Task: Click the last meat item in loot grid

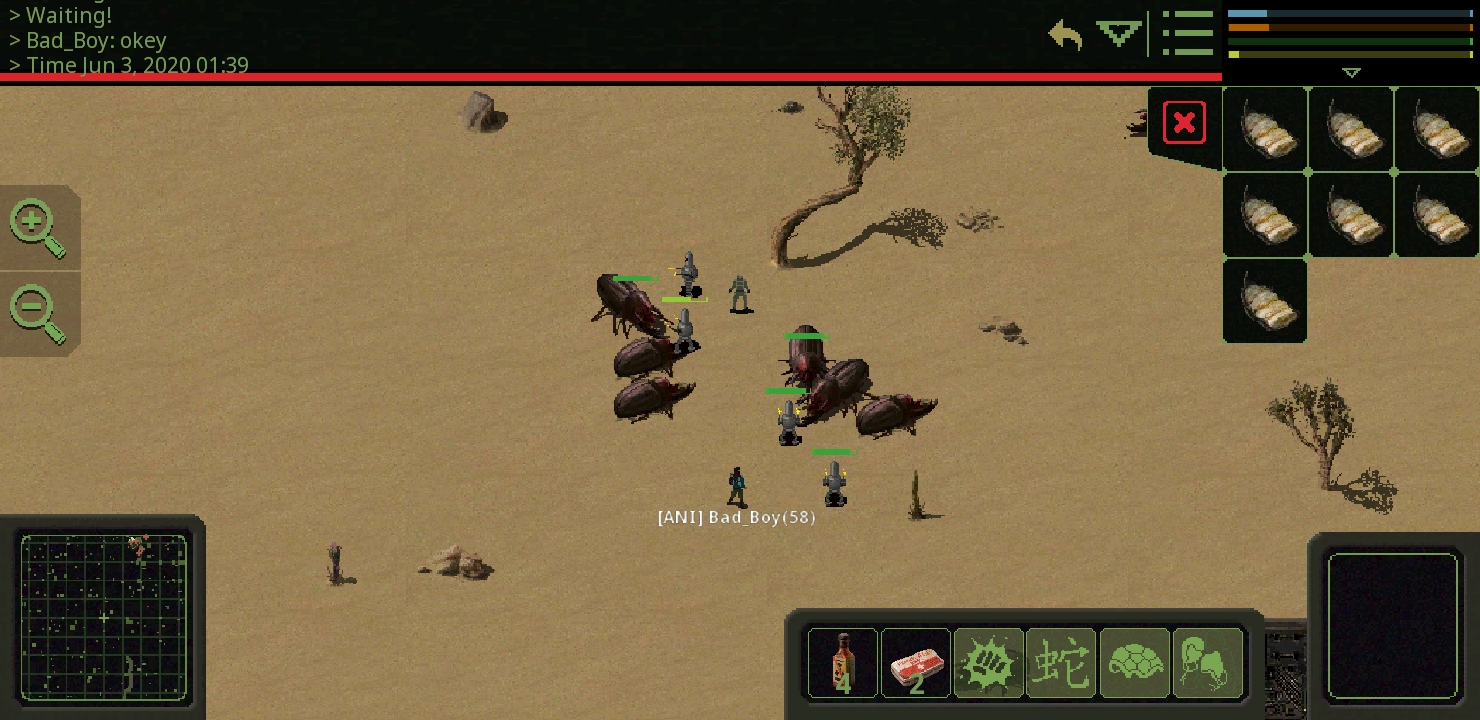Action: (1264, 299)
